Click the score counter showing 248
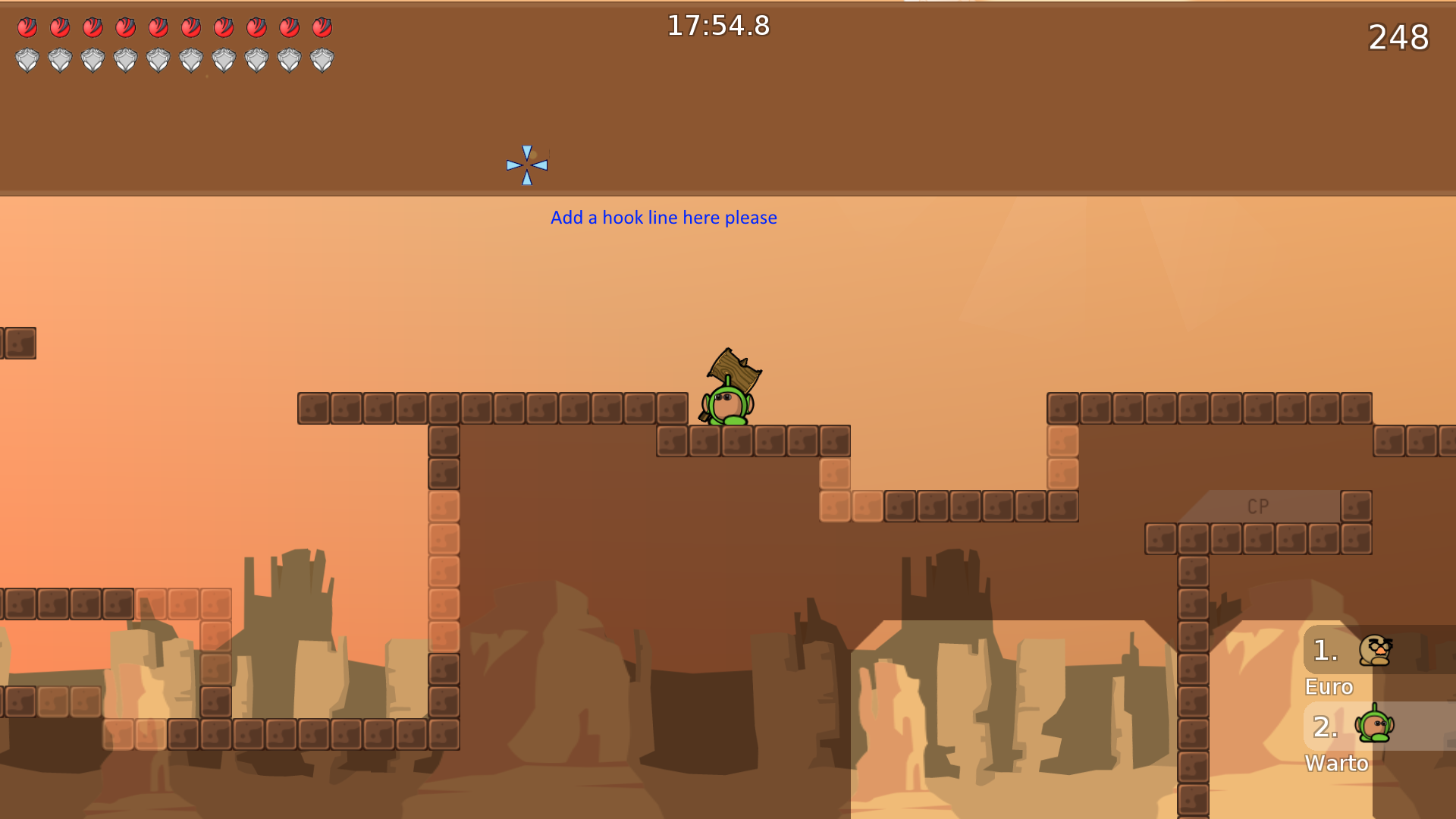Screen dimensions: 1456x819 [1399, 38]
